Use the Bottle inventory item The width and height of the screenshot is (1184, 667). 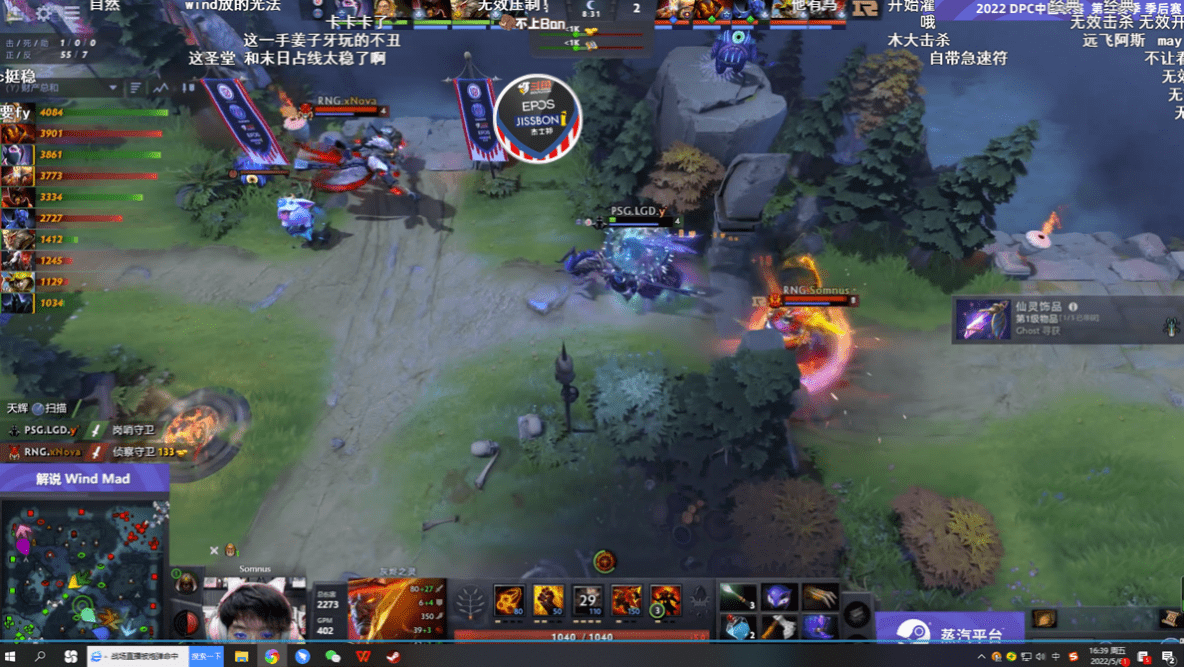tap(738, 628)
